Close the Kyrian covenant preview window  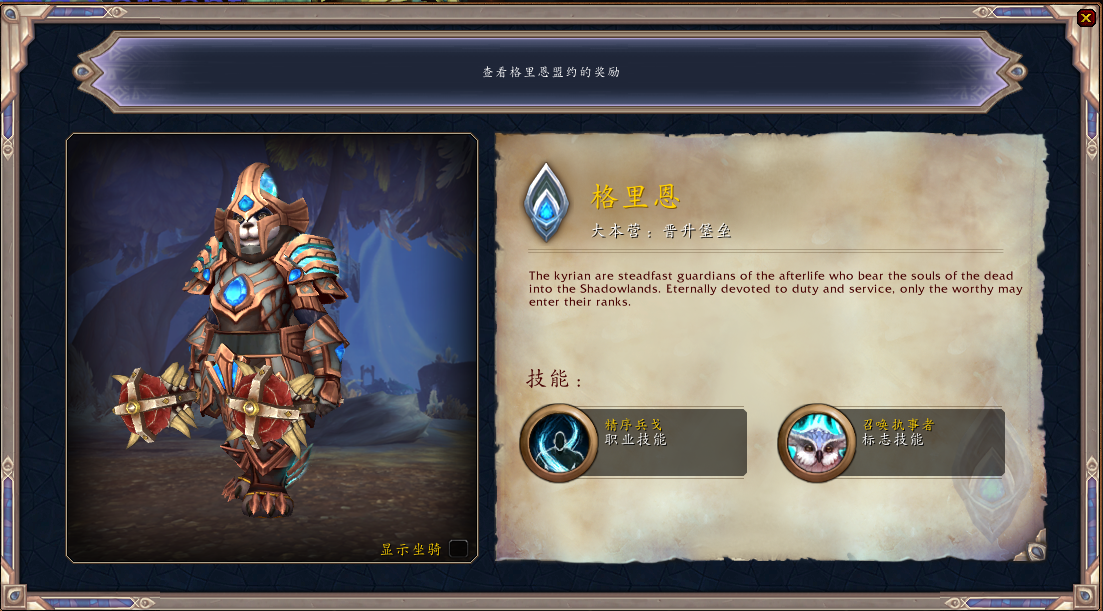1086,17
